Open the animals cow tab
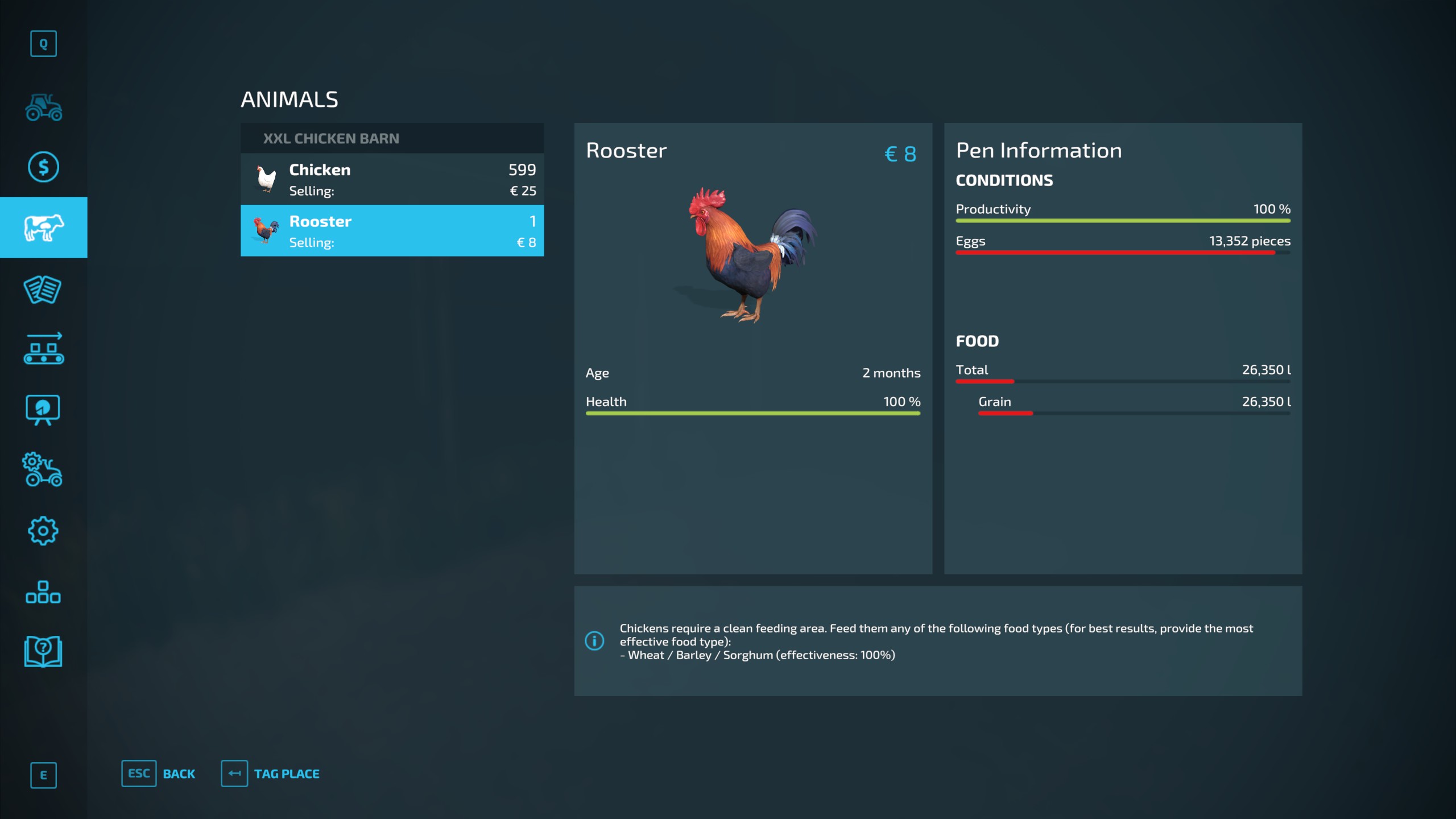 [43, 227]
